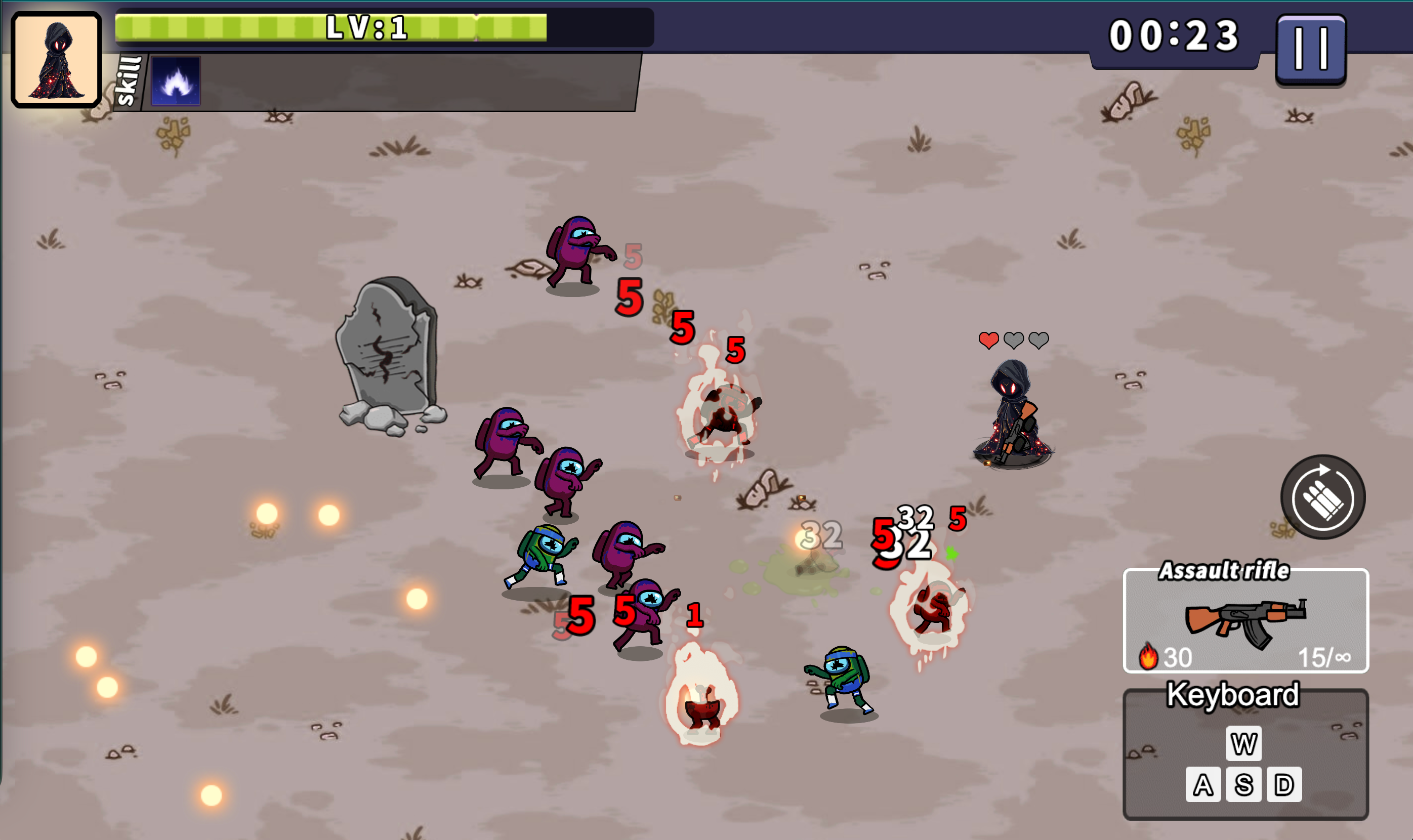Tap the on-screen D movement key

1284,785
